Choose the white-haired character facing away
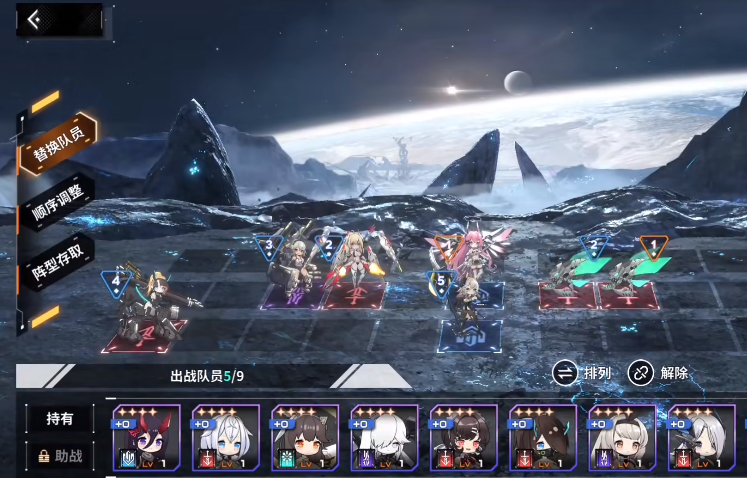747x478 pixels. [x=384, y=438]
